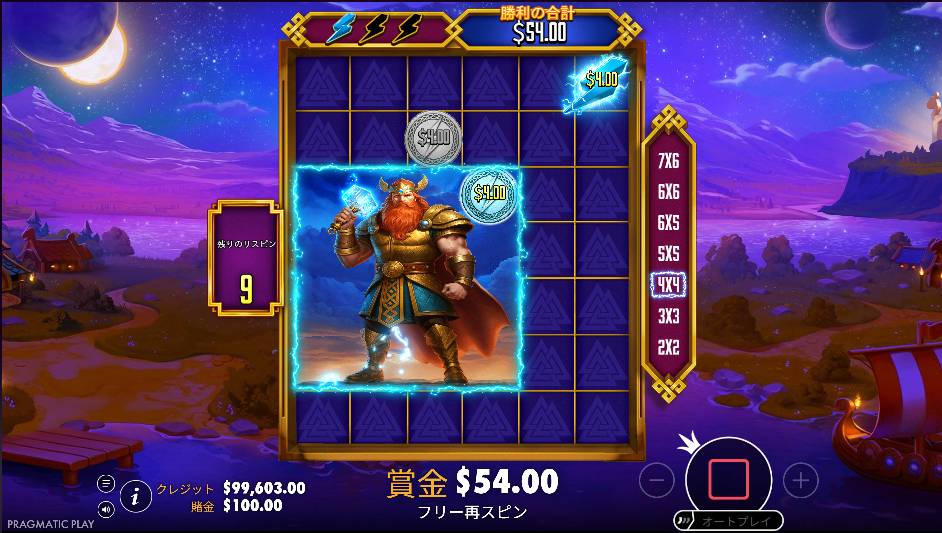
Task: Decrease the bet with the minus button
Action: 656,481
